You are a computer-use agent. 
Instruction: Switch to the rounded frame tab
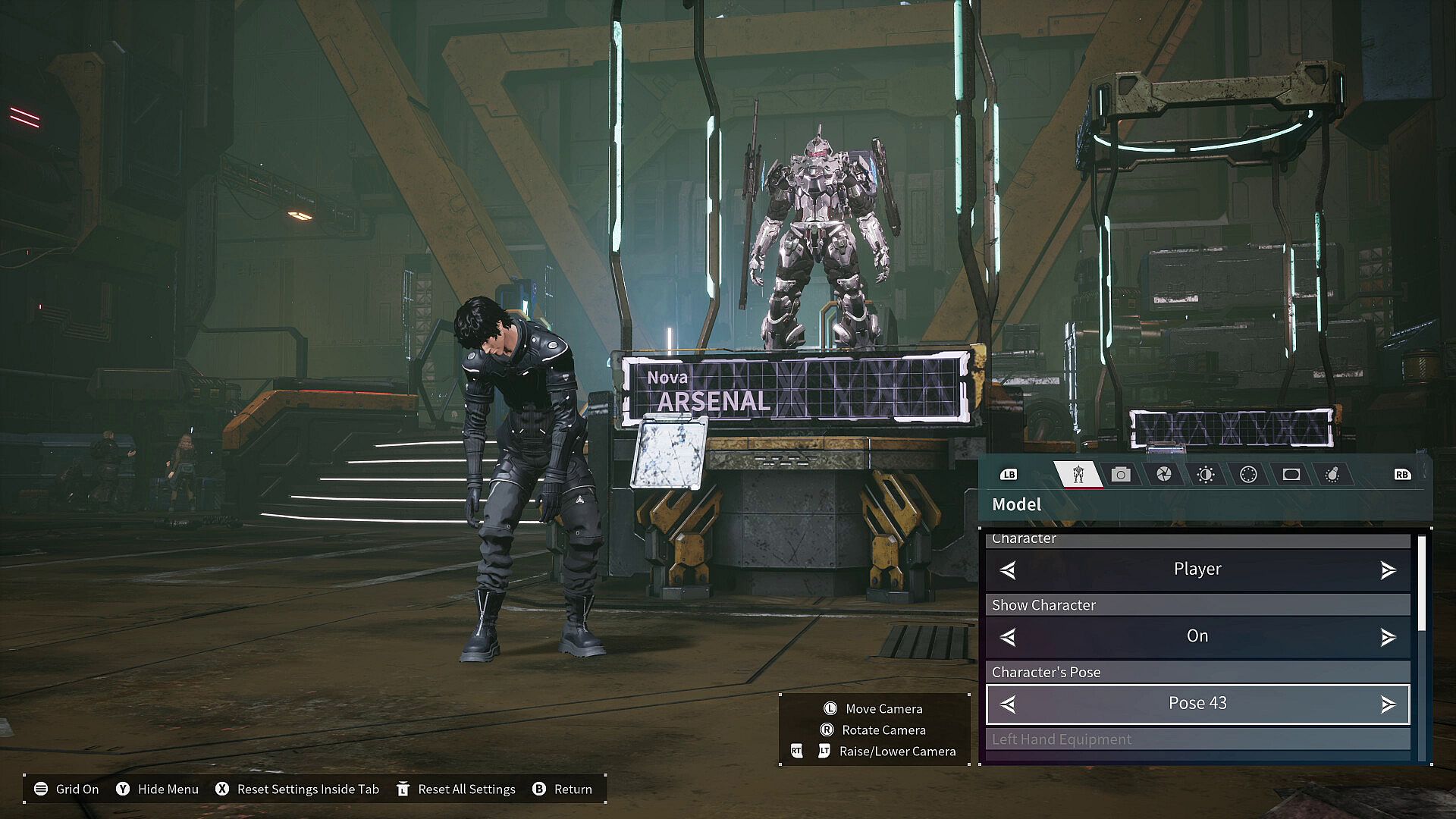(x=1291, y=475)
